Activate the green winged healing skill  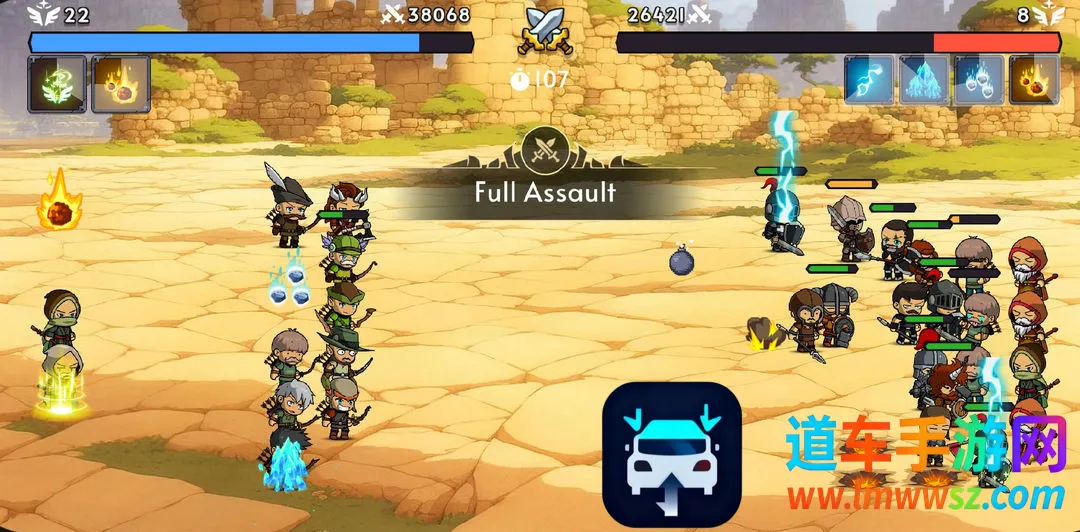point(57,83)
